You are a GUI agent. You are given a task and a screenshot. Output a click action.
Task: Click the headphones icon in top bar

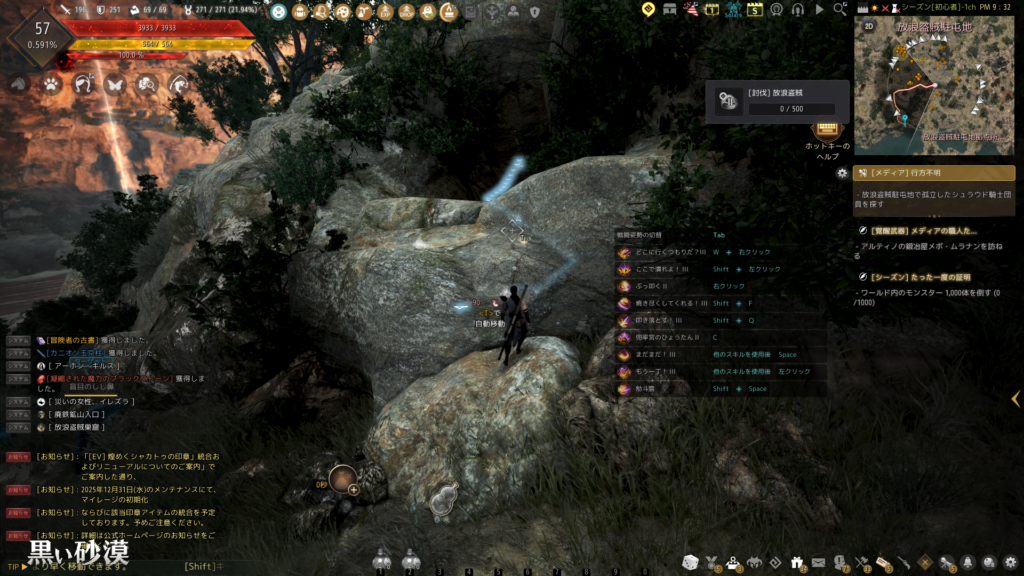(798, 10)
